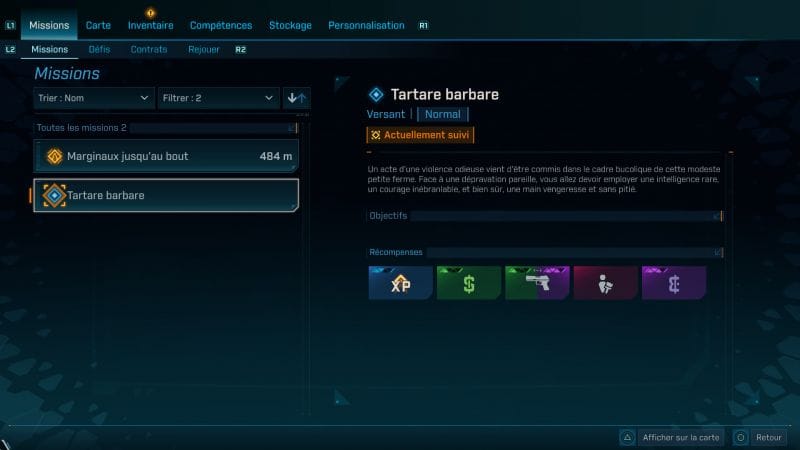Select the Tartare barbare mission row
This screenshot has height=450, width=800.
[166, 195]
